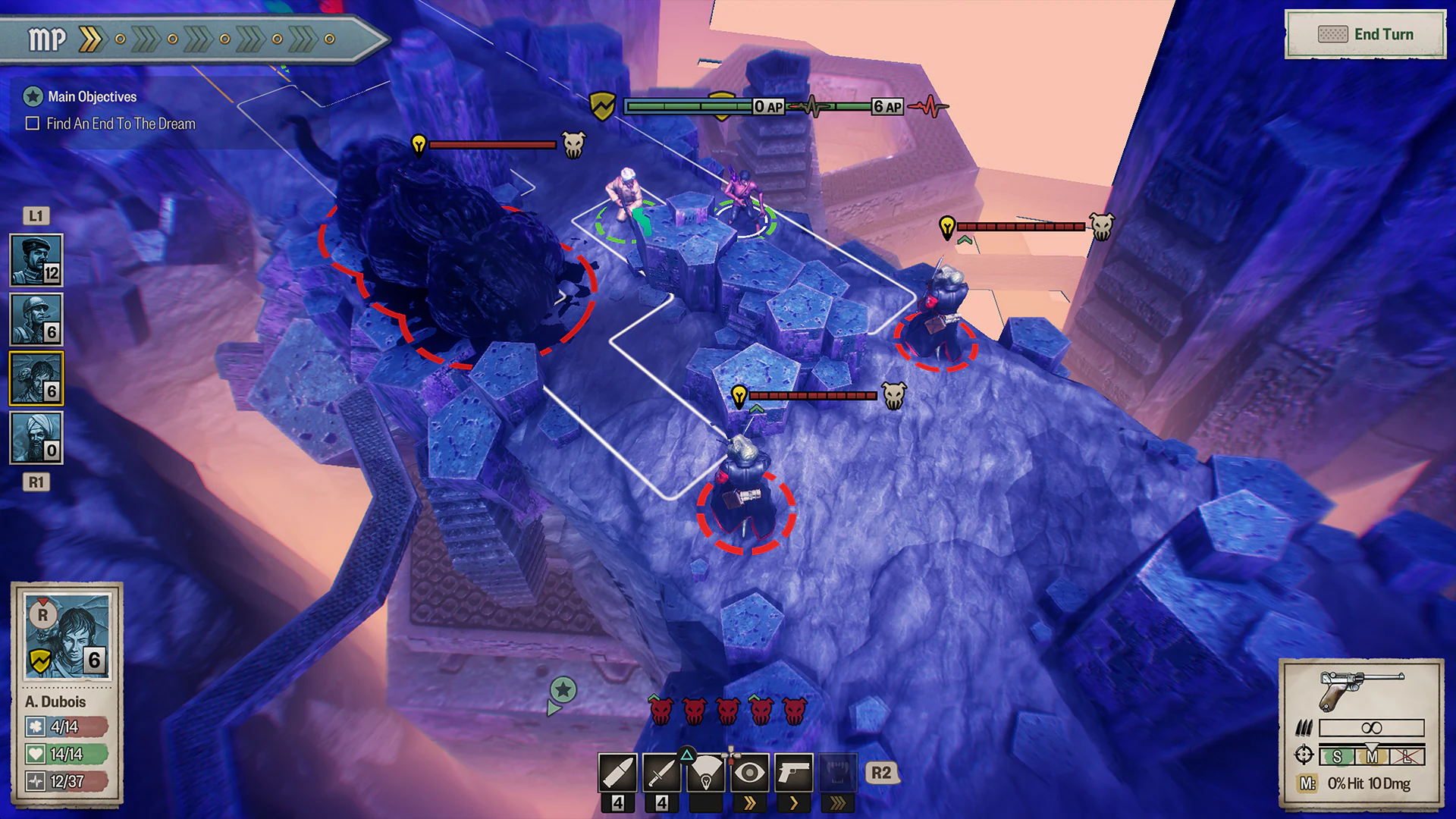The height and width of the screenshot is (819, 1456).
Task: Click the End Turn button
Action: pyautogui.click(x=1365, y=33)
